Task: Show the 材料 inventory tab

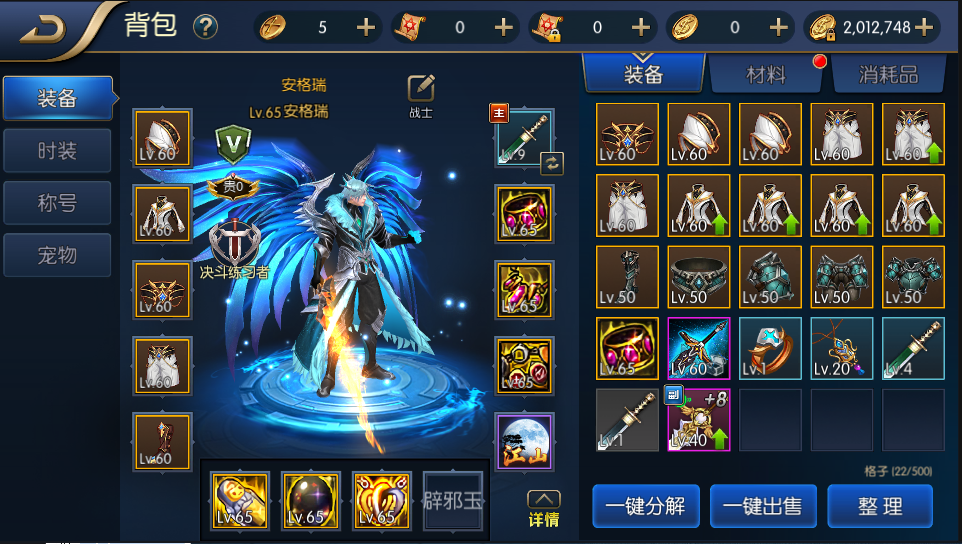Action: [x=766, y=73]
